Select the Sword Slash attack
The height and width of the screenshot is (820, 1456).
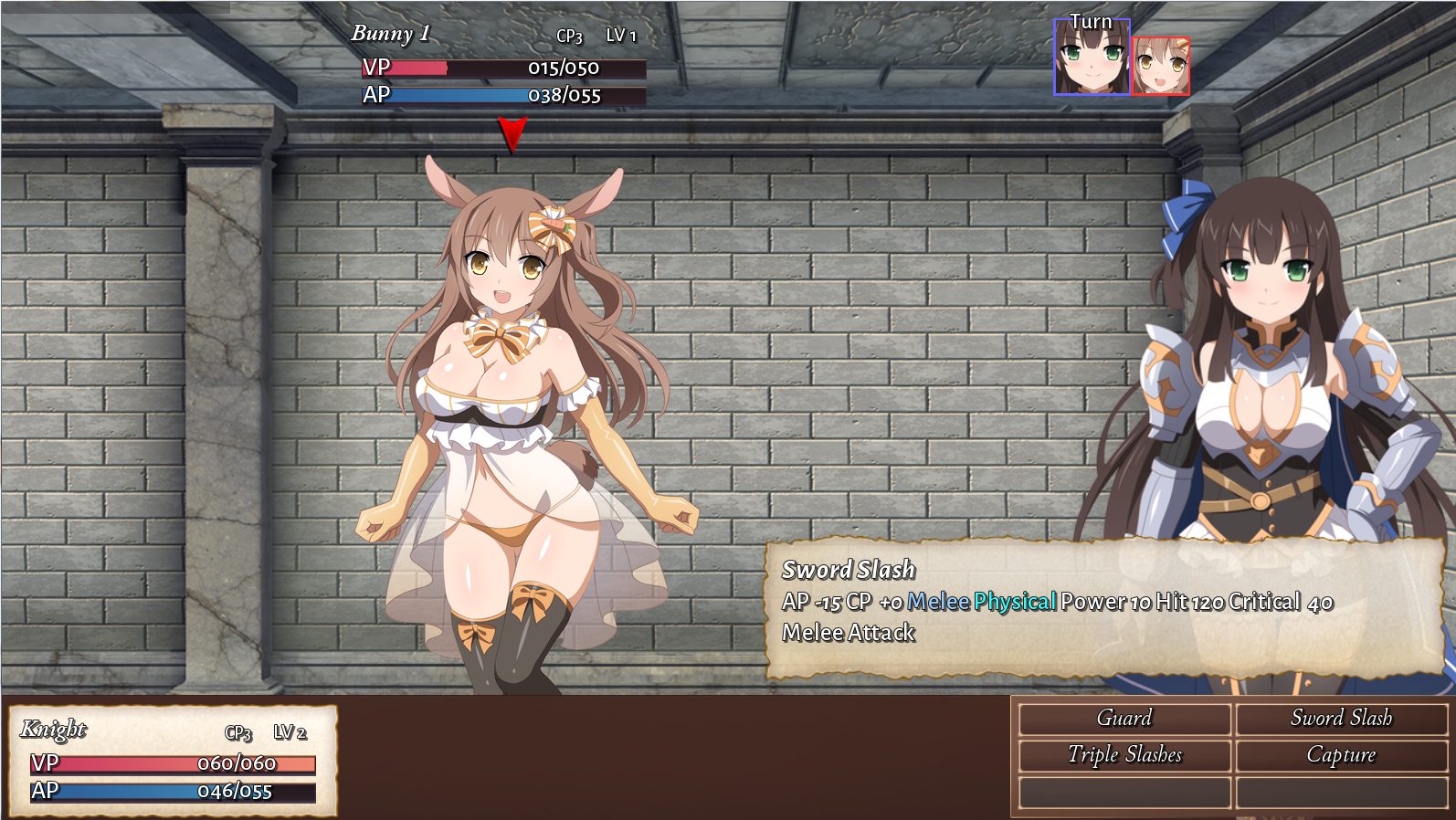click(1341, 719)
